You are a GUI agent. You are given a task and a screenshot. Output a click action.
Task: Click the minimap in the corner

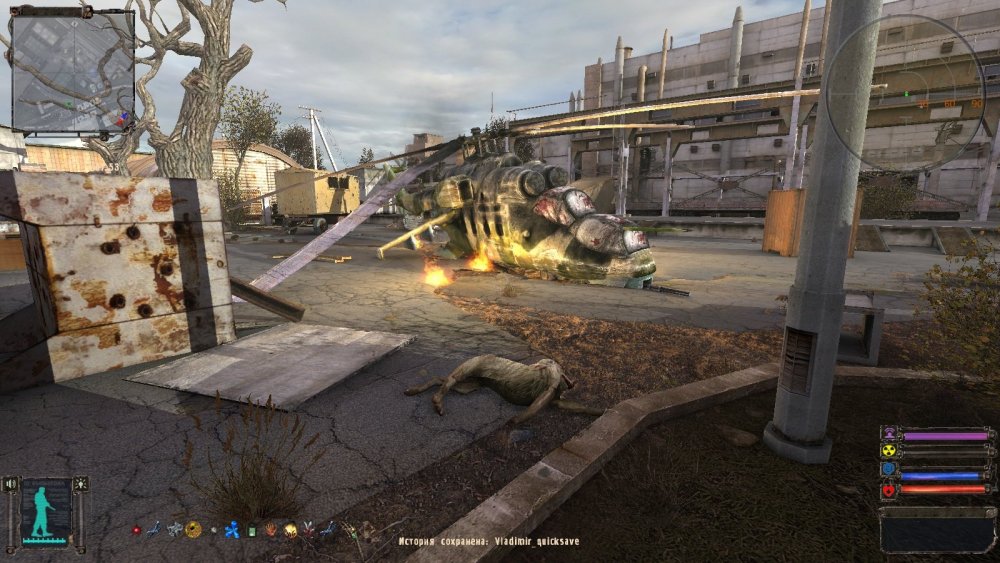click(72, 71)
